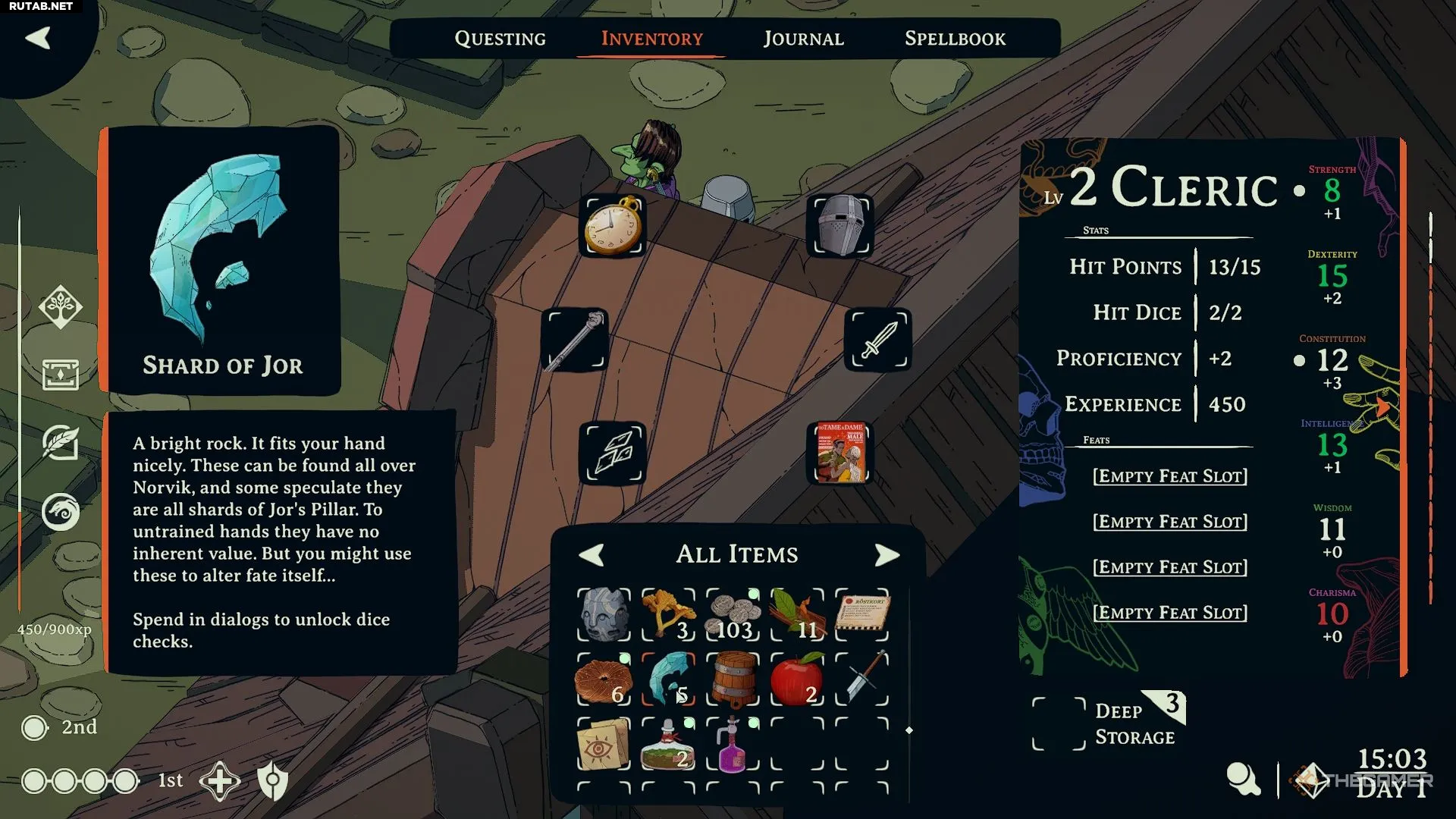
Task: Switch to the Questing tab
Action: (x=500, y=39)
